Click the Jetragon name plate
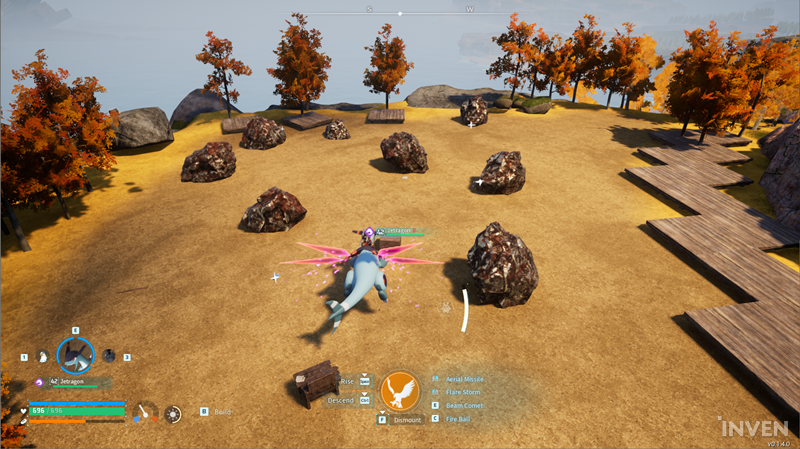This screenshot has height=449, width=800. click(70, 382)
